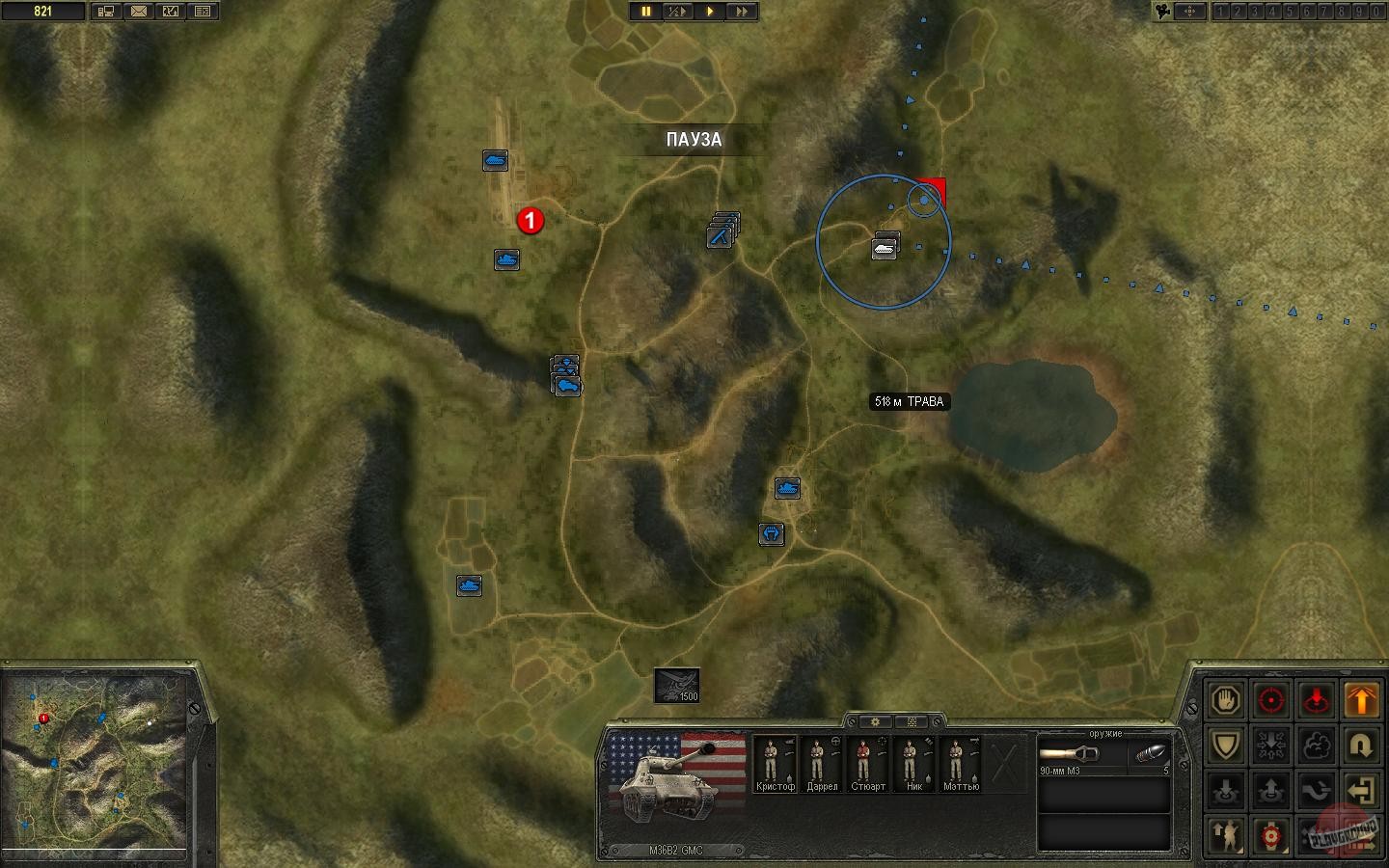The image size is (1389, 868).
Task: Open the grid tab above the unit panel
Action: 912,723
